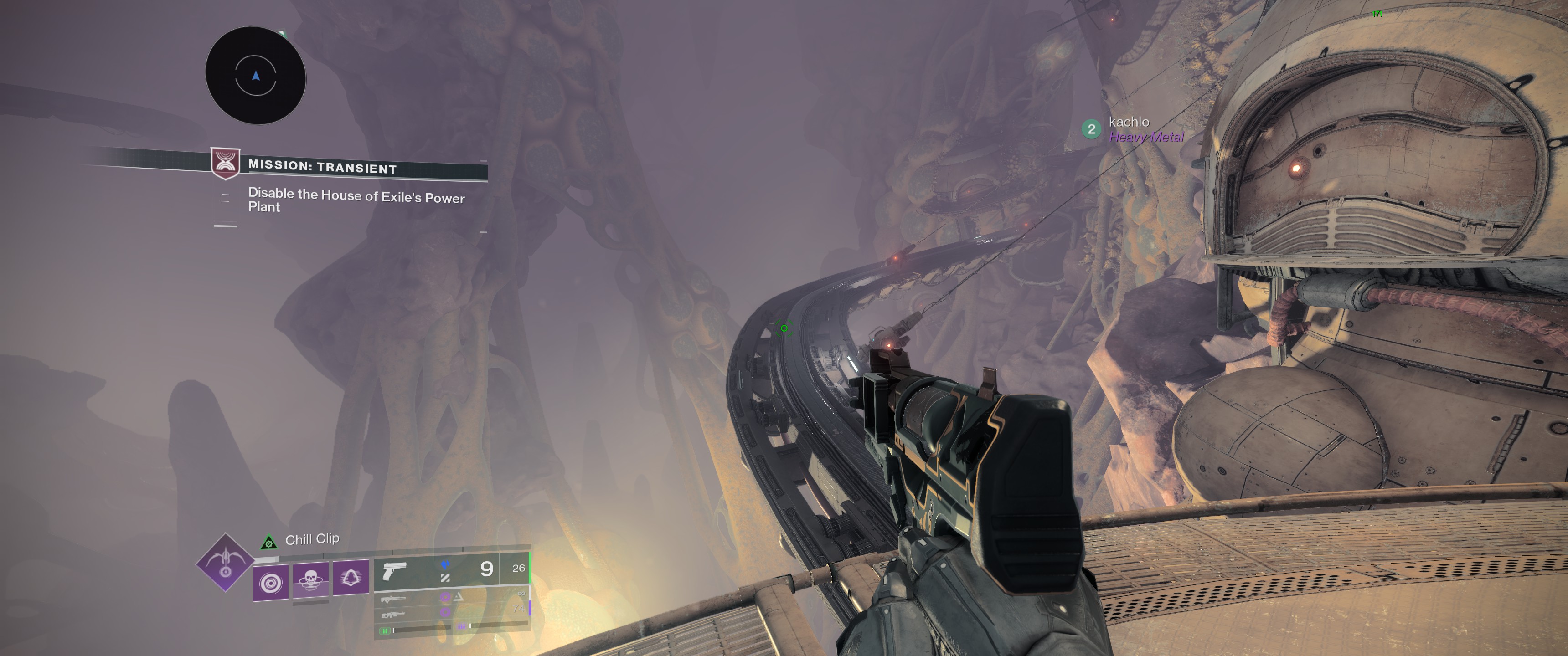This screenshot has width=1568, height=656.
Task: Activate the void class ability icon
Action: click(x=351, y=577)
